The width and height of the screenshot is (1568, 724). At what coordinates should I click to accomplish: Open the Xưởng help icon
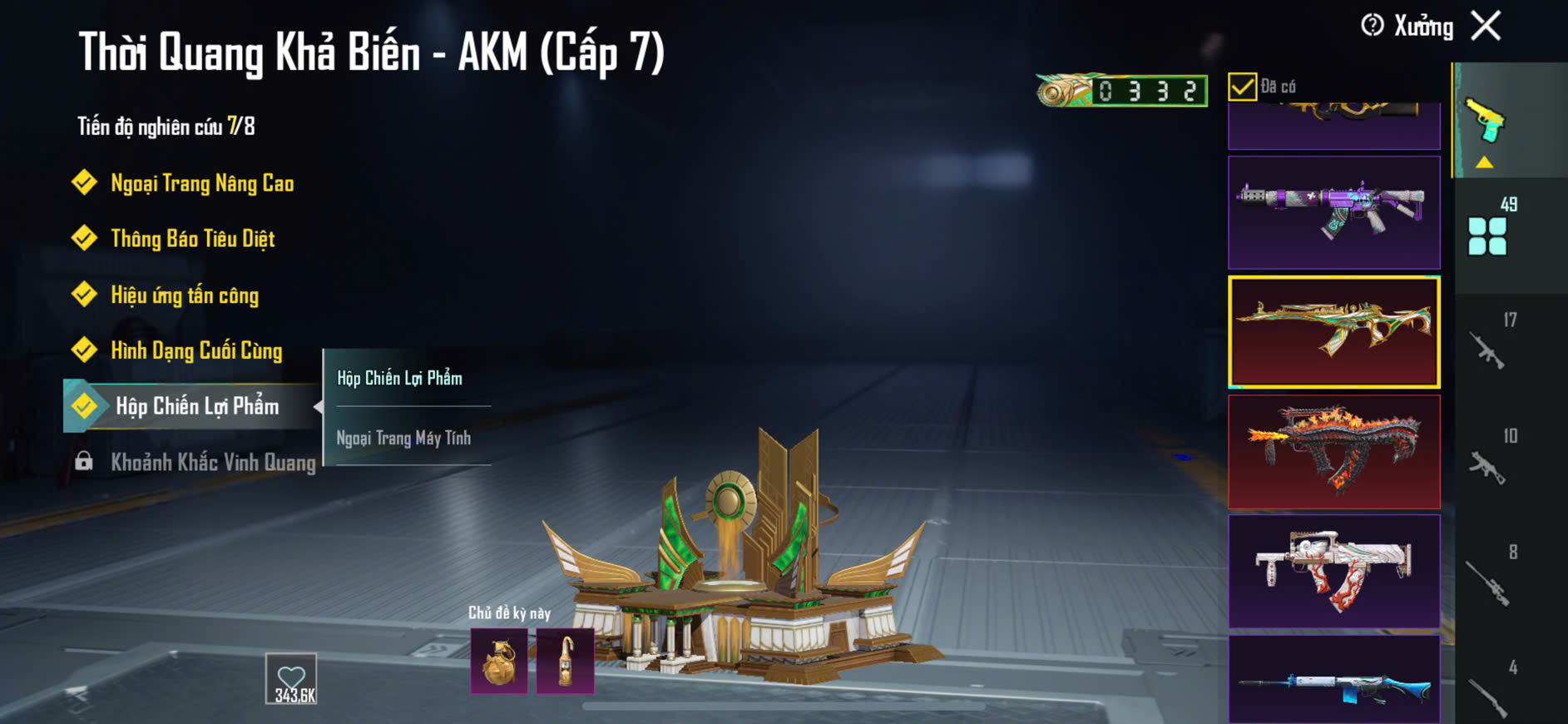[x=1373, y=26]
